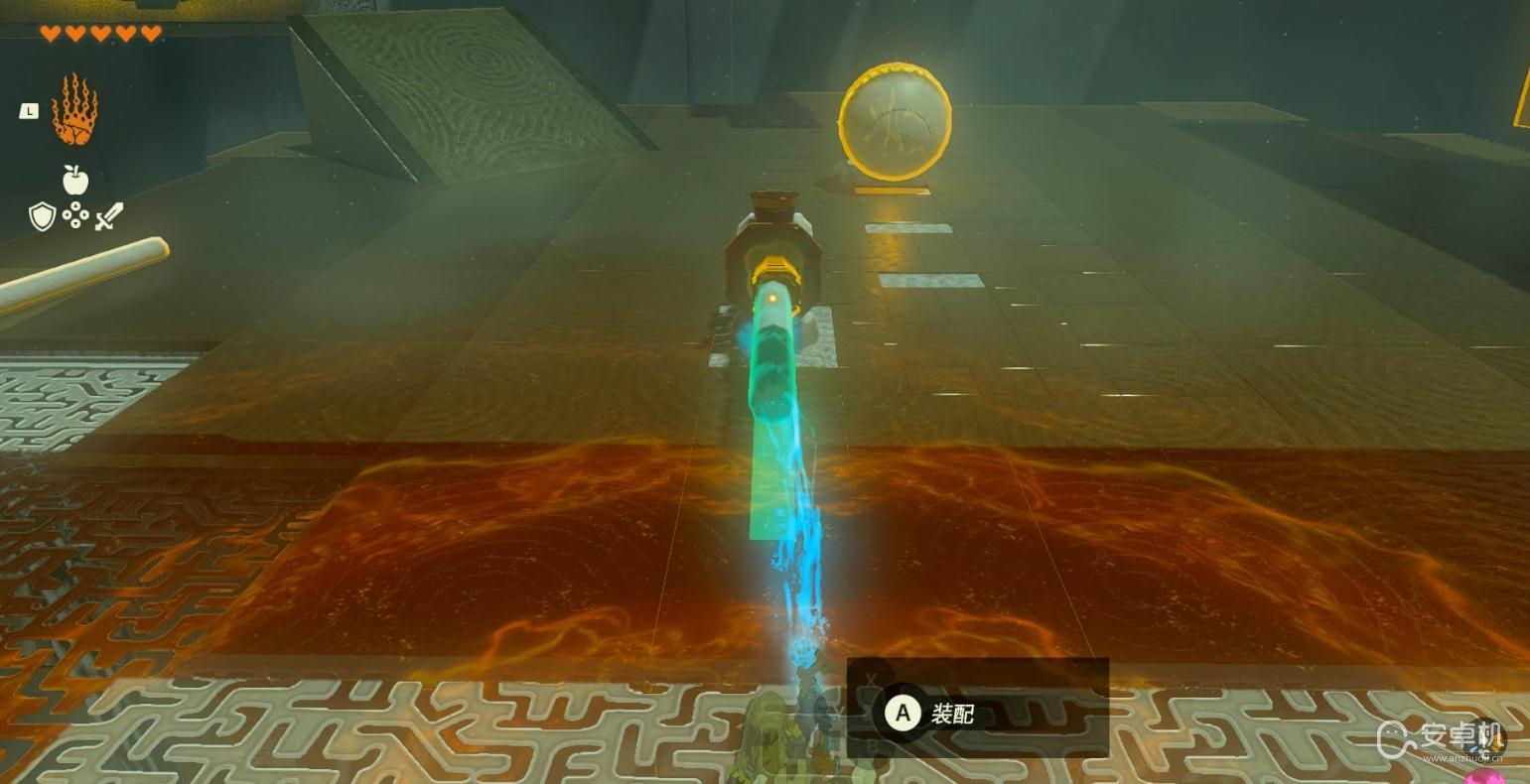This screenshot has height=784, width=1530.
Task: Select the apple item icon
Action: pyautogui.click(x=75, y=180)
